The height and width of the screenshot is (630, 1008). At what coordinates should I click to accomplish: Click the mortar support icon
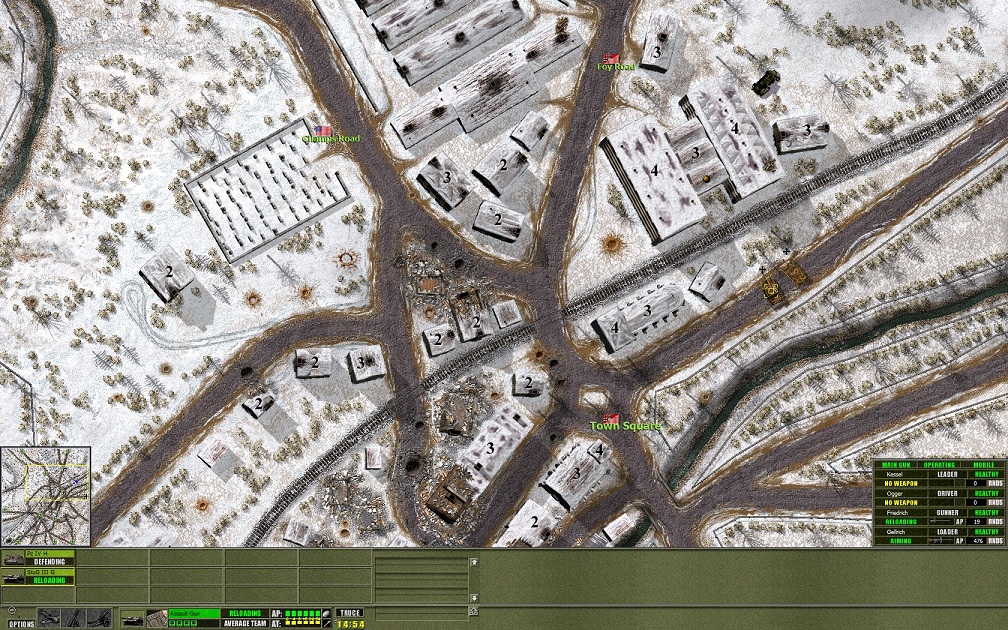pos(73,618)
